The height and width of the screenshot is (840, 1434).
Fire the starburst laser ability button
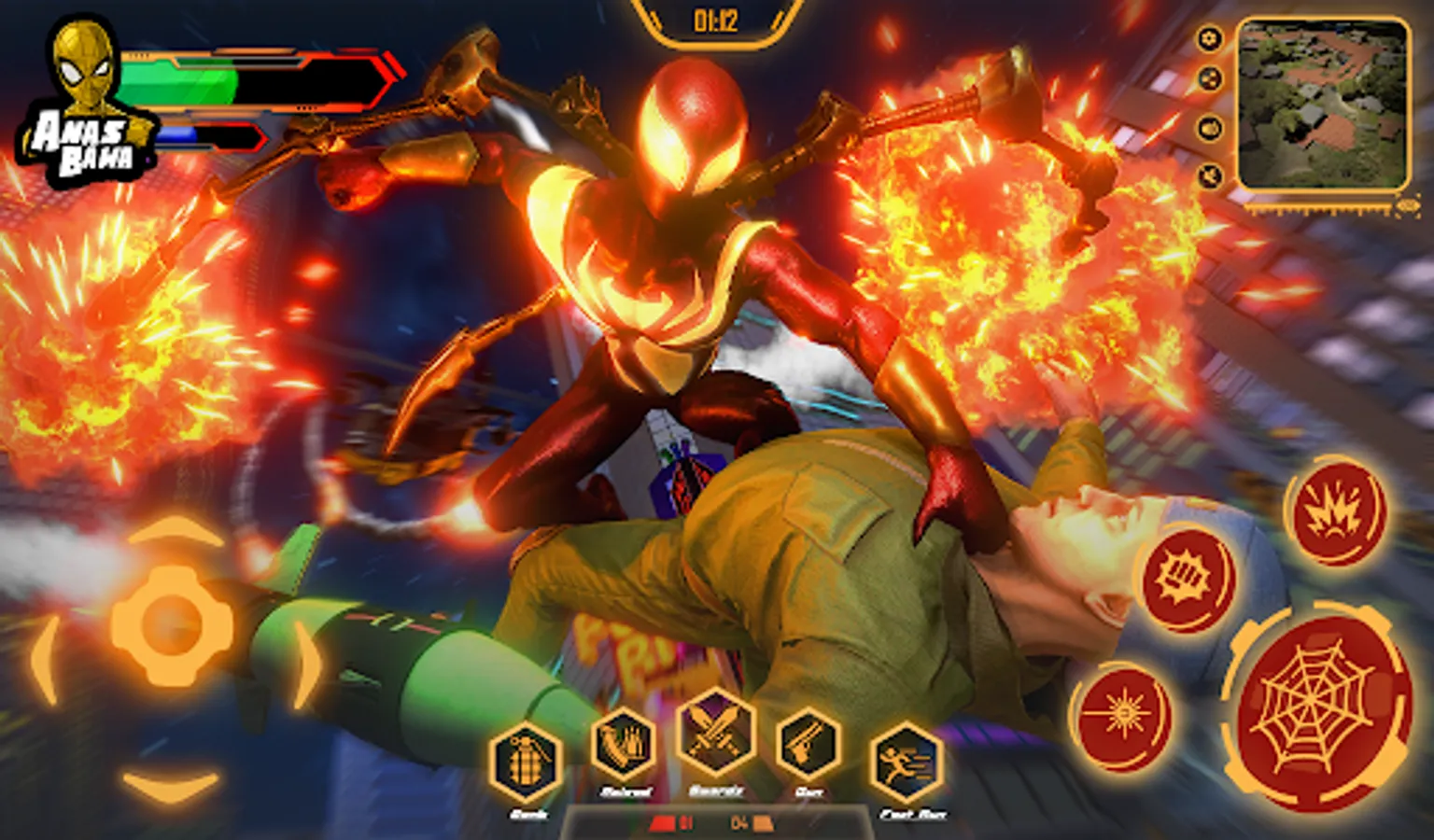click(x=1121, y=716)
